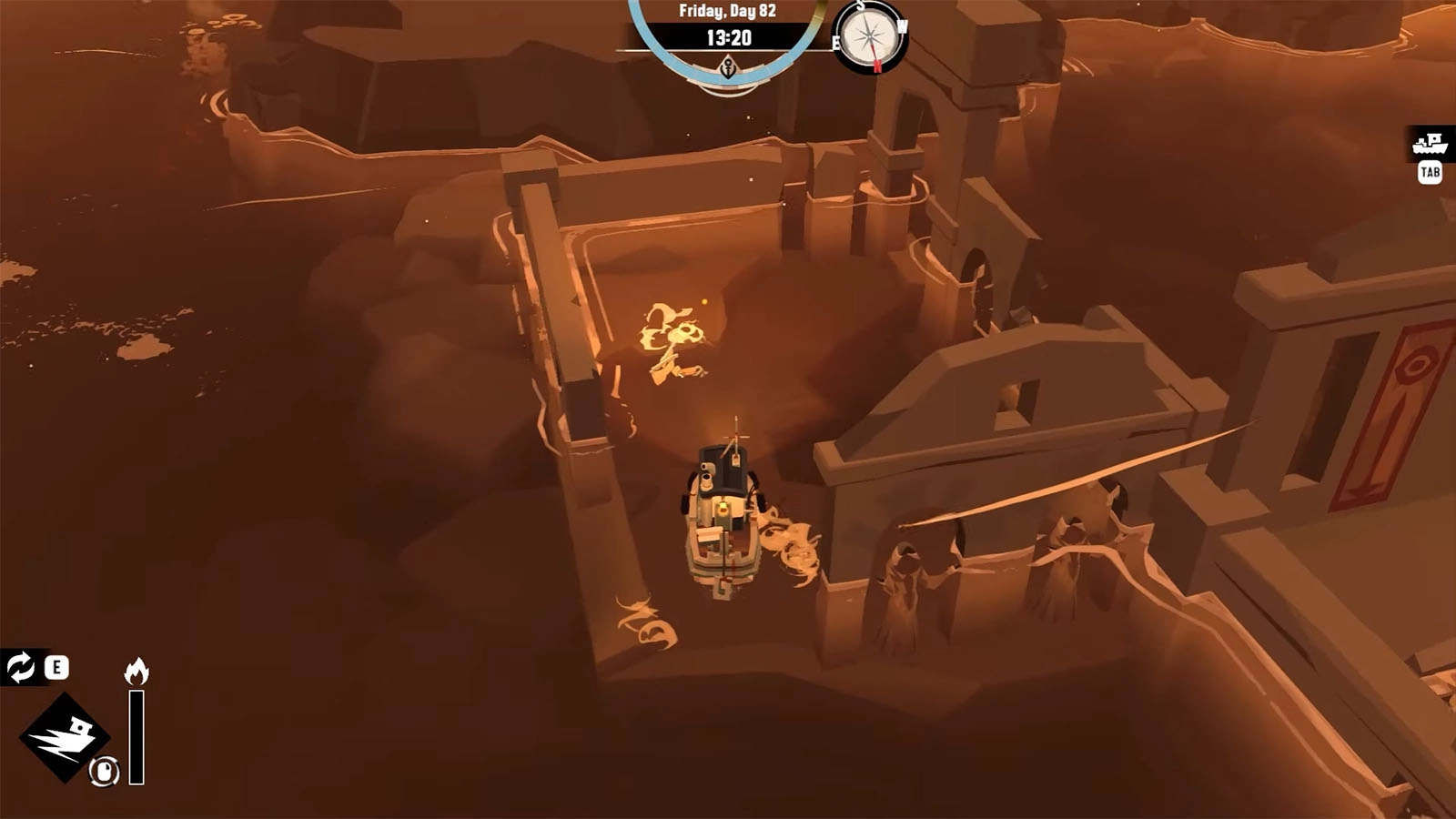
Task: Click the swap-action E cycle arrows icon
Action: (21, 667)
